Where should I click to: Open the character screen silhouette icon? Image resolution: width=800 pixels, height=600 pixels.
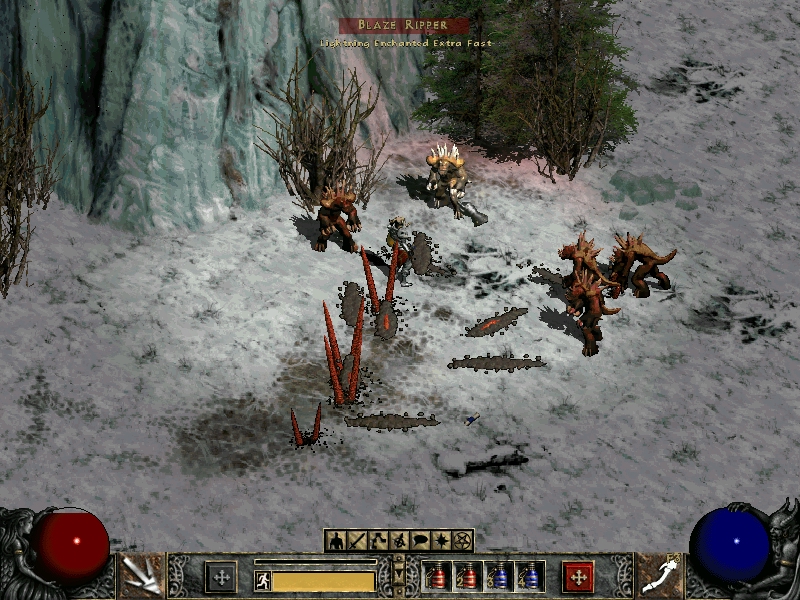point(335,541)
